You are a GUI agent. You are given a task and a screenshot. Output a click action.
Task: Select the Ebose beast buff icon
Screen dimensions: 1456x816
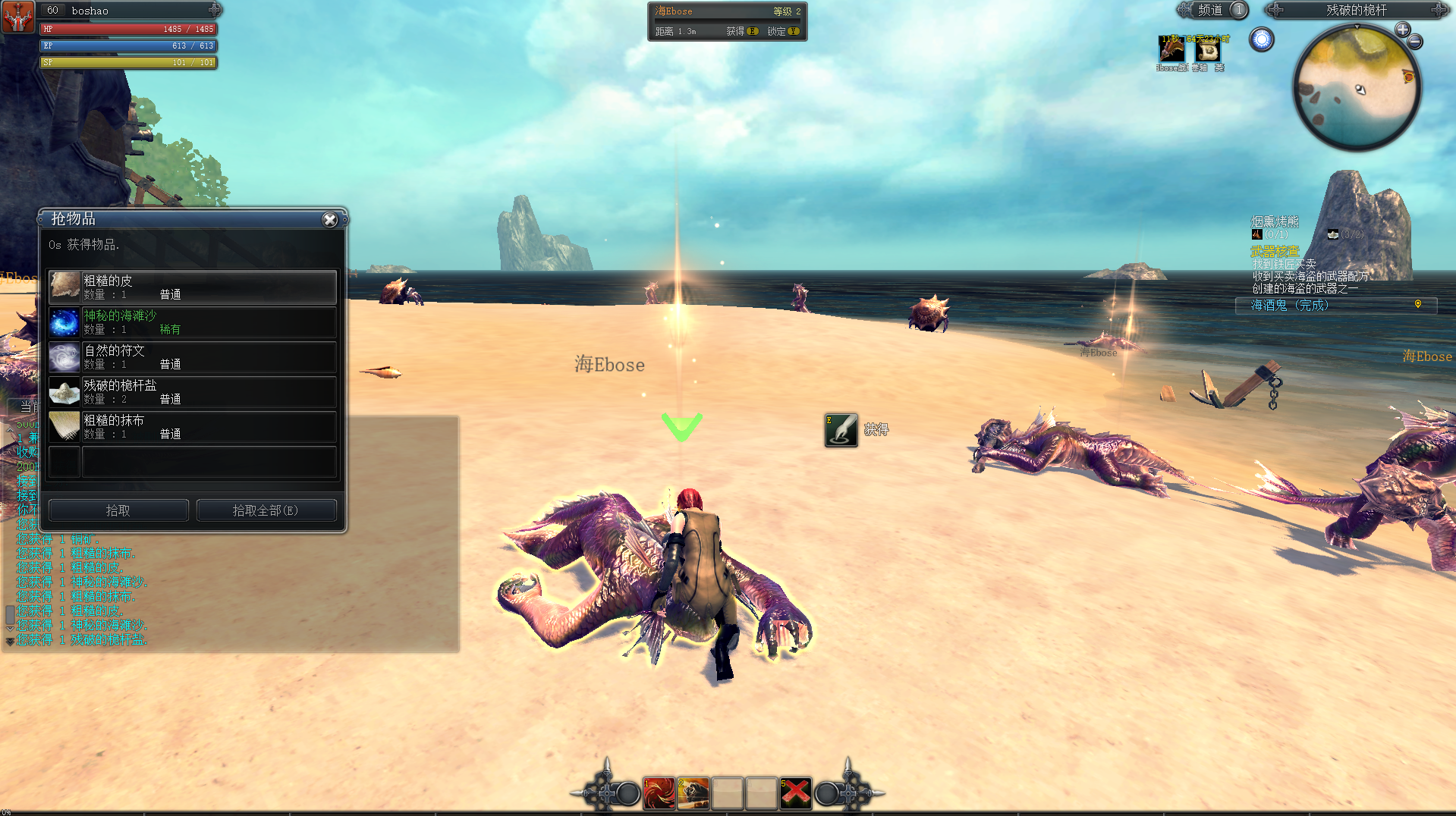(x=1171, y=50)
